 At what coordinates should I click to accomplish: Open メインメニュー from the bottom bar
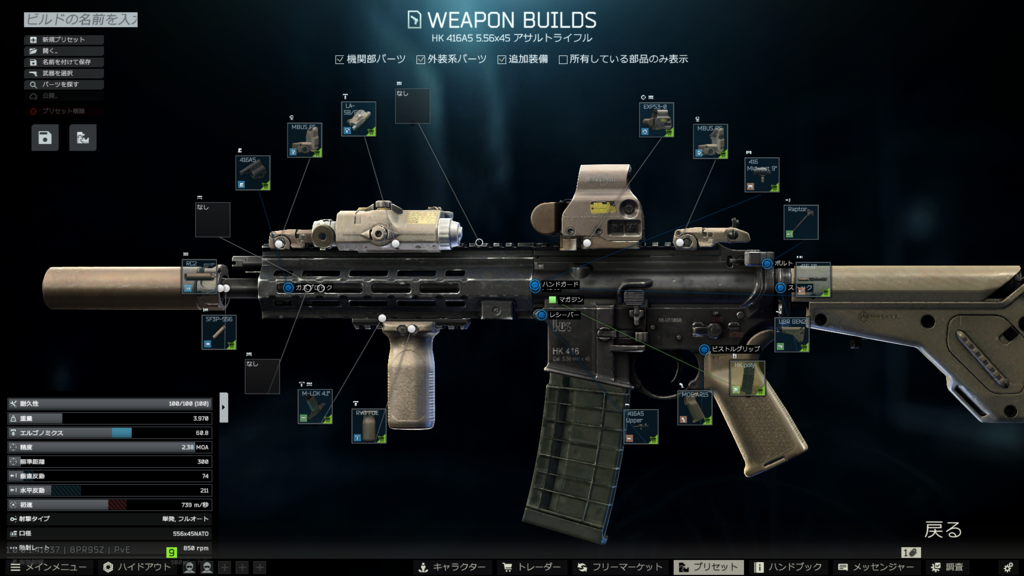tap(46, 567)
